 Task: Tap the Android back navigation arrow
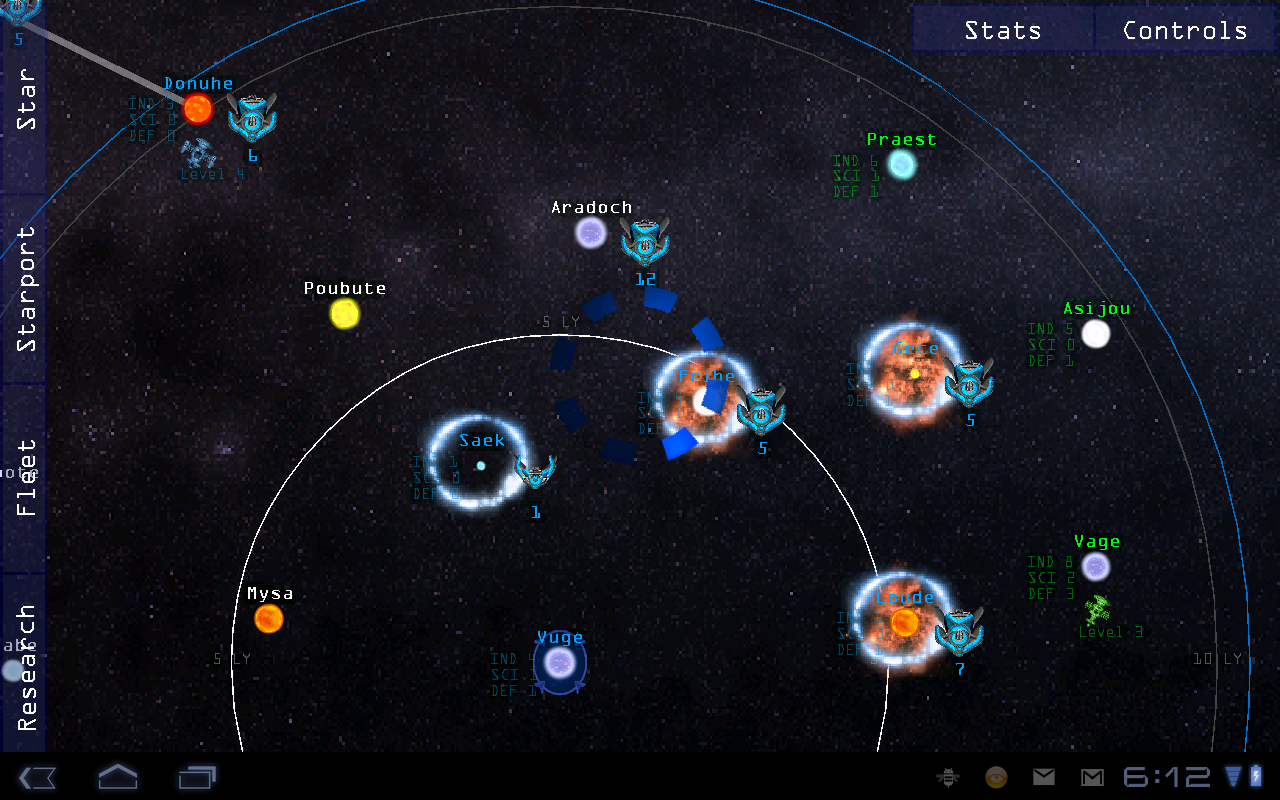tap(36, 776)
